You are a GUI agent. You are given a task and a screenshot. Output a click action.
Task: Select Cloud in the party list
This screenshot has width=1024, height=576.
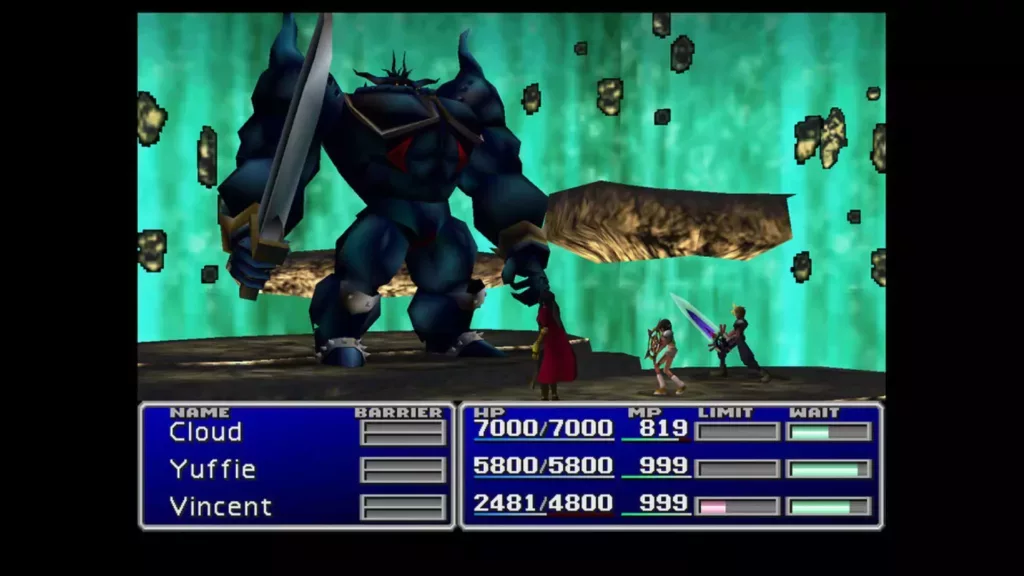[205, 432]
